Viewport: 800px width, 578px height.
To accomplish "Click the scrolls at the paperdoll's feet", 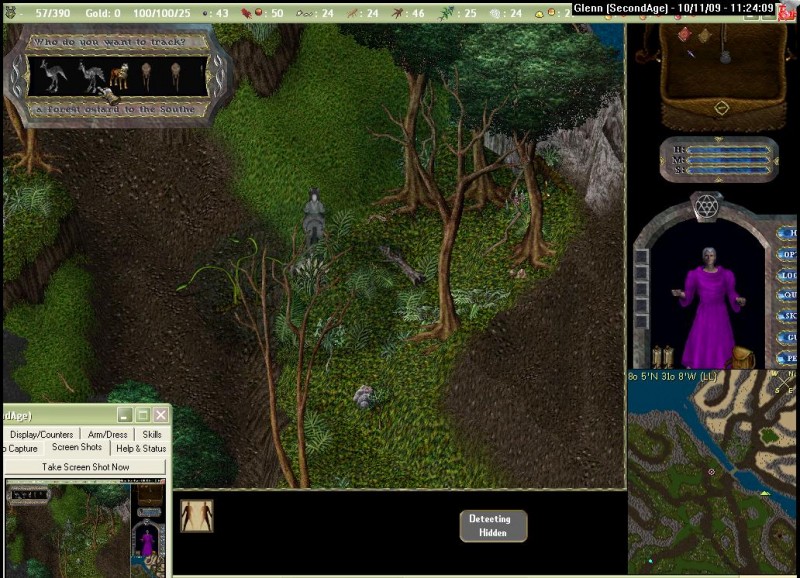I will (x=661, y=356).
